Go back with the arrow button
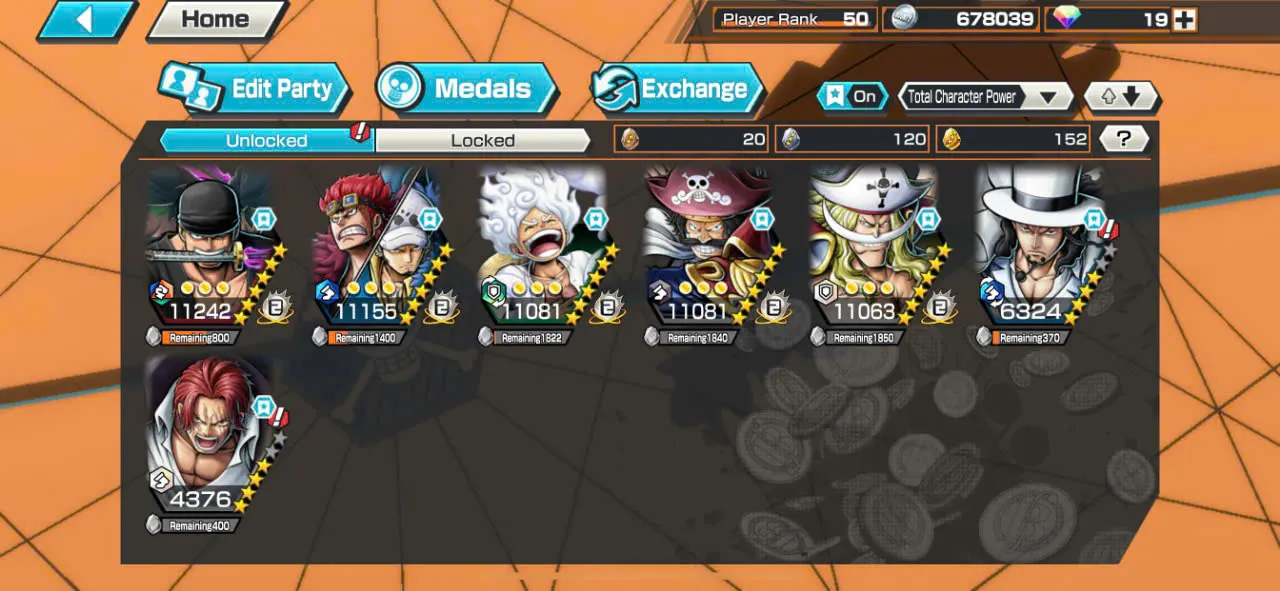Viewport: 1280px width, 591px height. 86,20
